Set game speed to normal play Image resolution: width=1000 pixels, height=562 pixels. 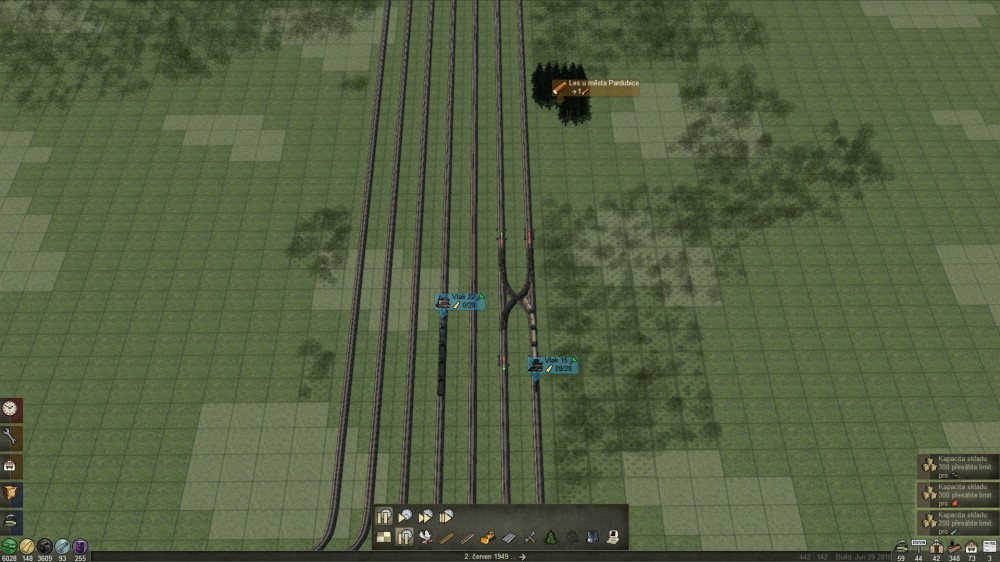click(x=405, y=517)
